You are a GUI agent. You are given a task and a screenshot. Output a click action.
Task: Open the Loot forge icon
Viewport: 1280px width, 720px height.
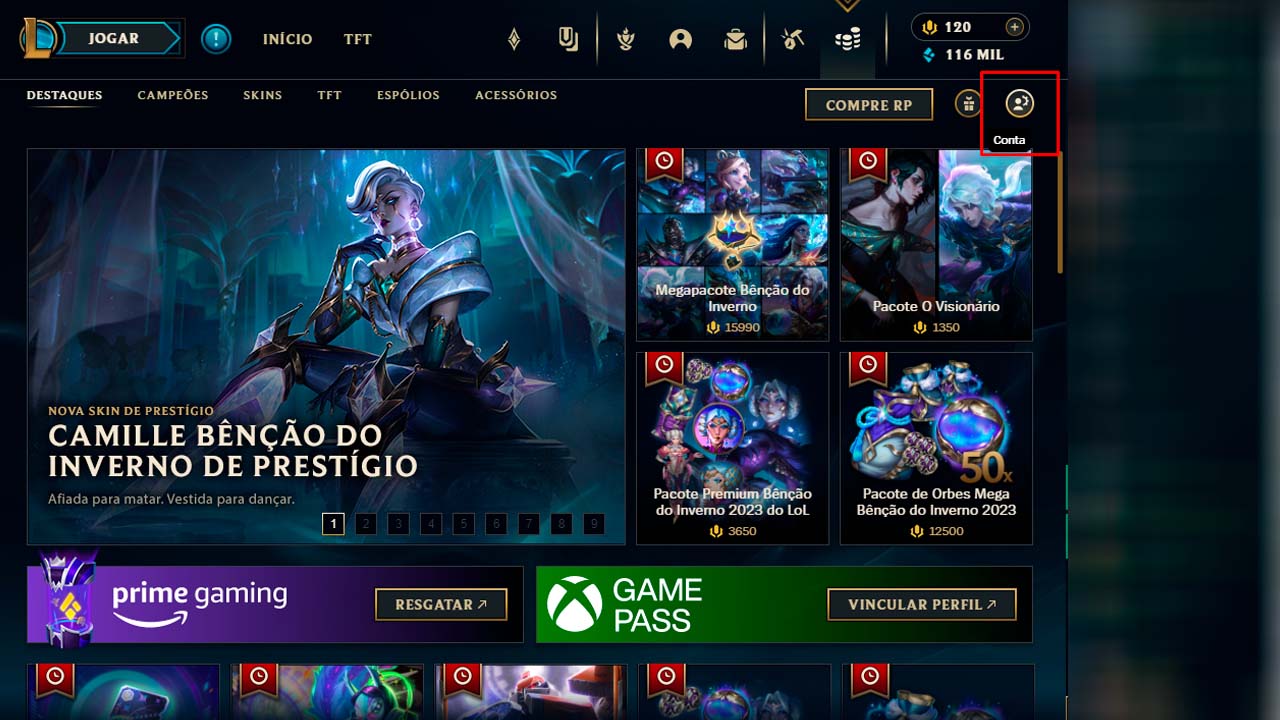tap(792, 38)
